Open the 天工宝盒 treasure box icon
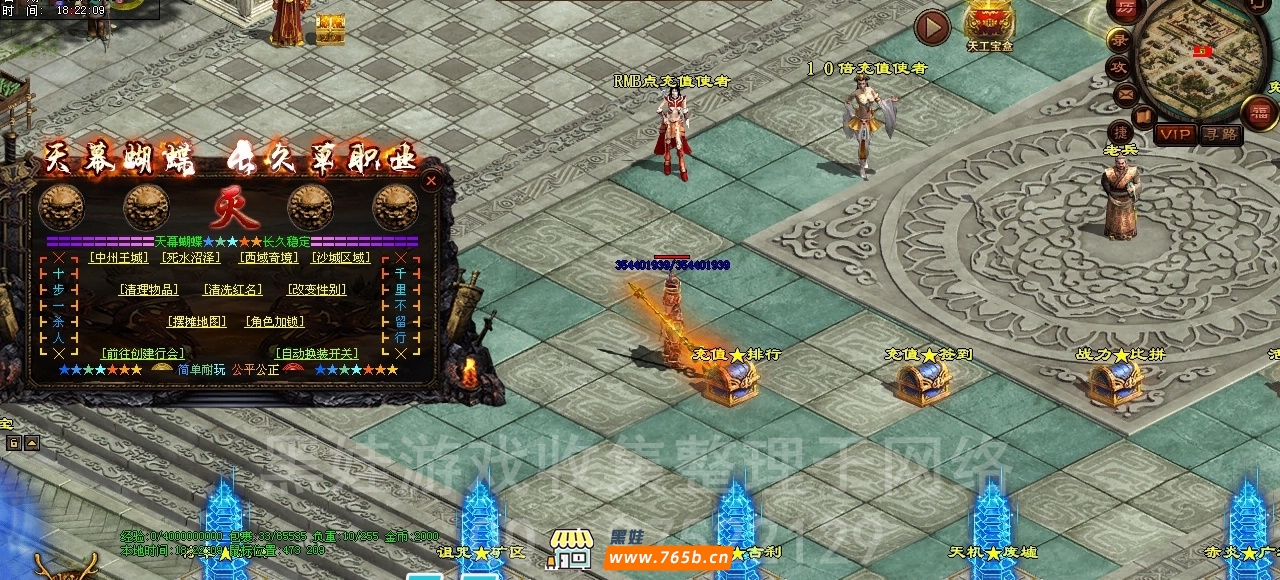1280x580 pixels. click(x=988, y=22)
